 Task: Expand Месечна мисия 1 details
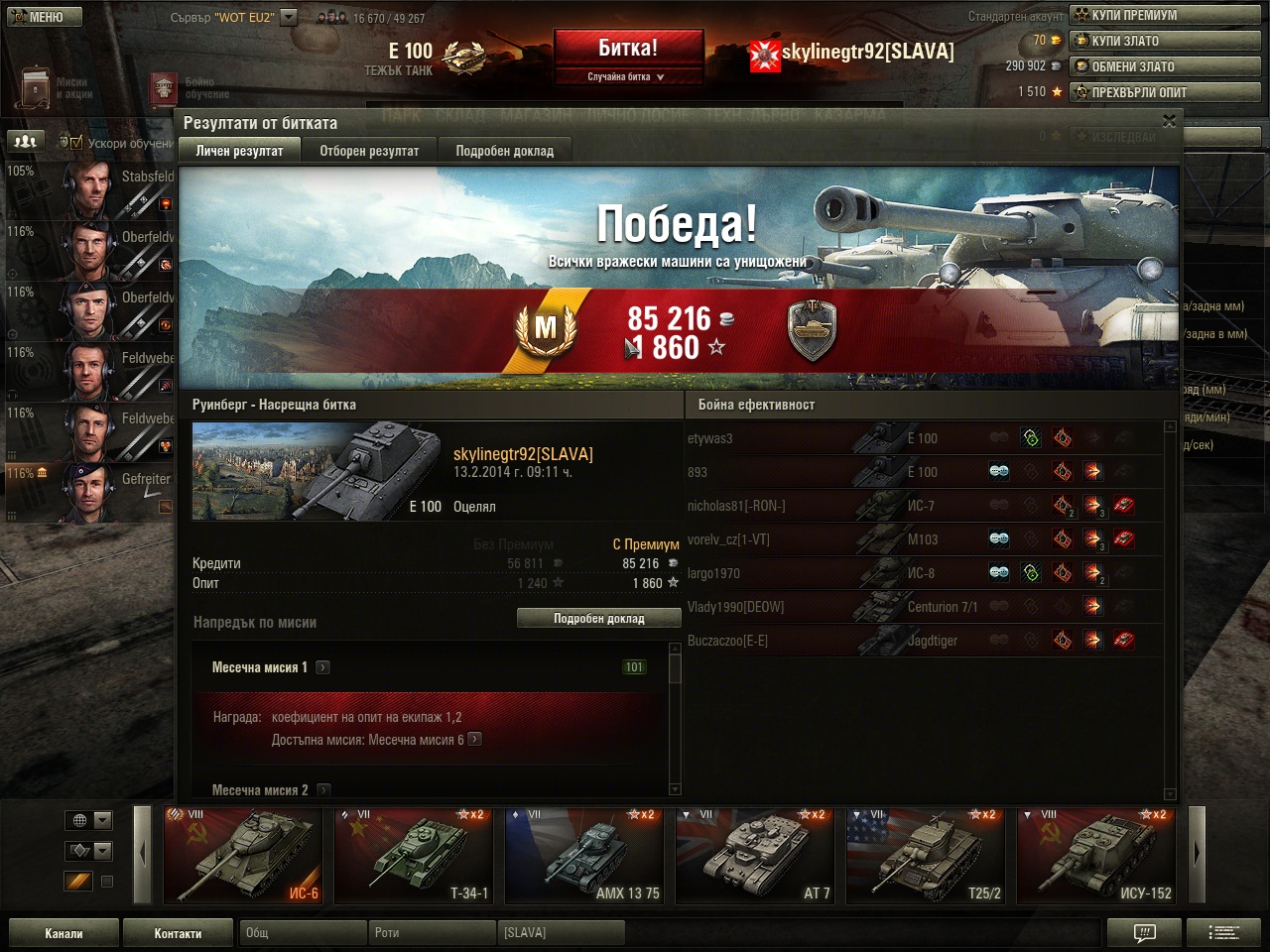(322, 667)
